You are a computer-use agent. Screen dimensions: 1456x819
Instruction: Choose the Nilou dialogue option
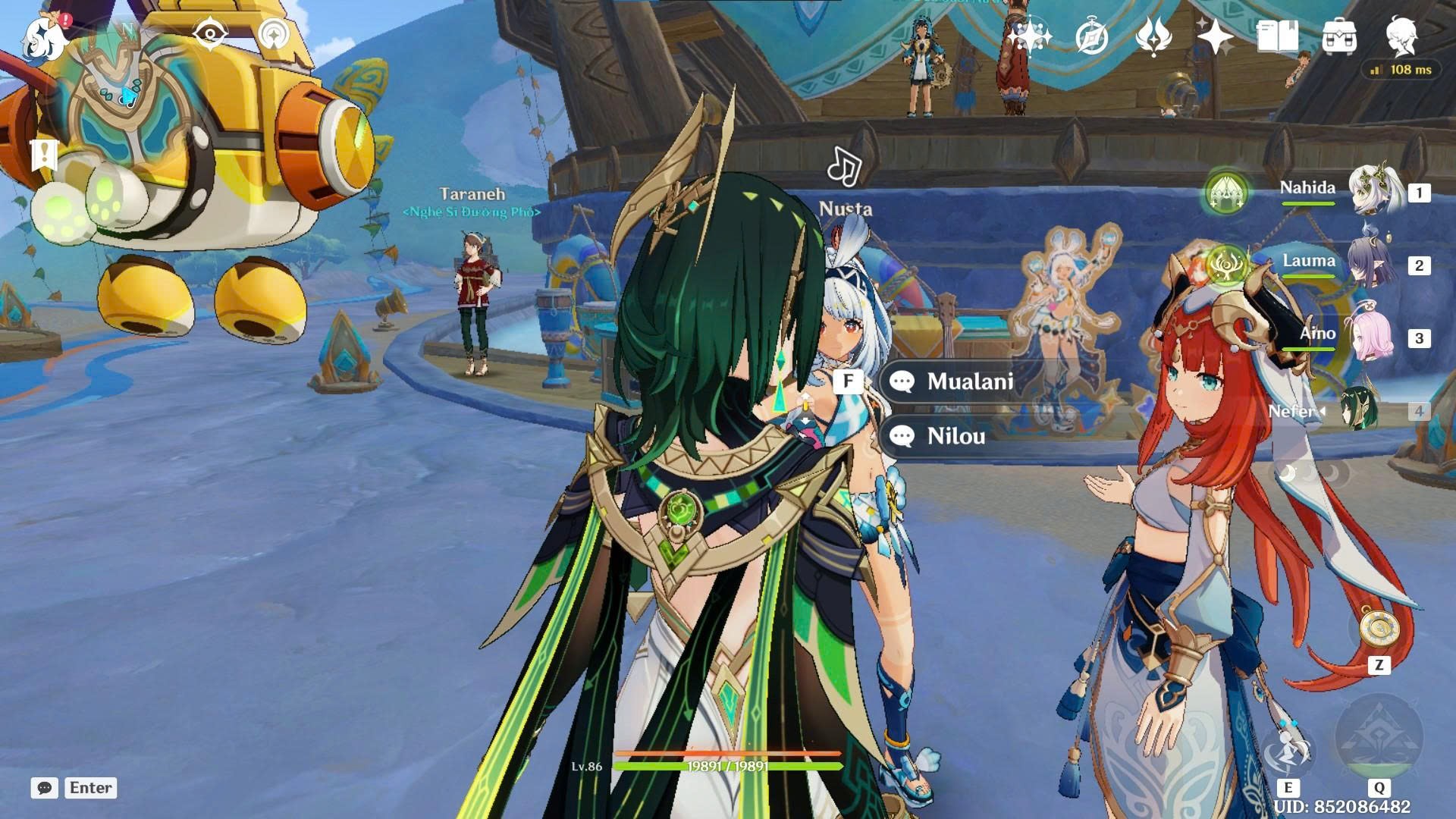click(x=955, y=436)
